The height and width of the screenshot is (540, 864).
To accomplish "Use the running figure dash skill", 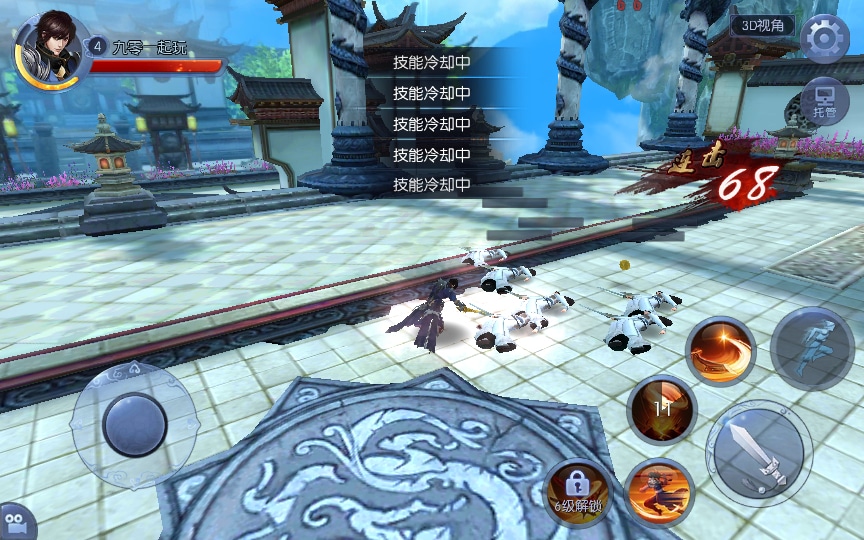I will point(811,347).
